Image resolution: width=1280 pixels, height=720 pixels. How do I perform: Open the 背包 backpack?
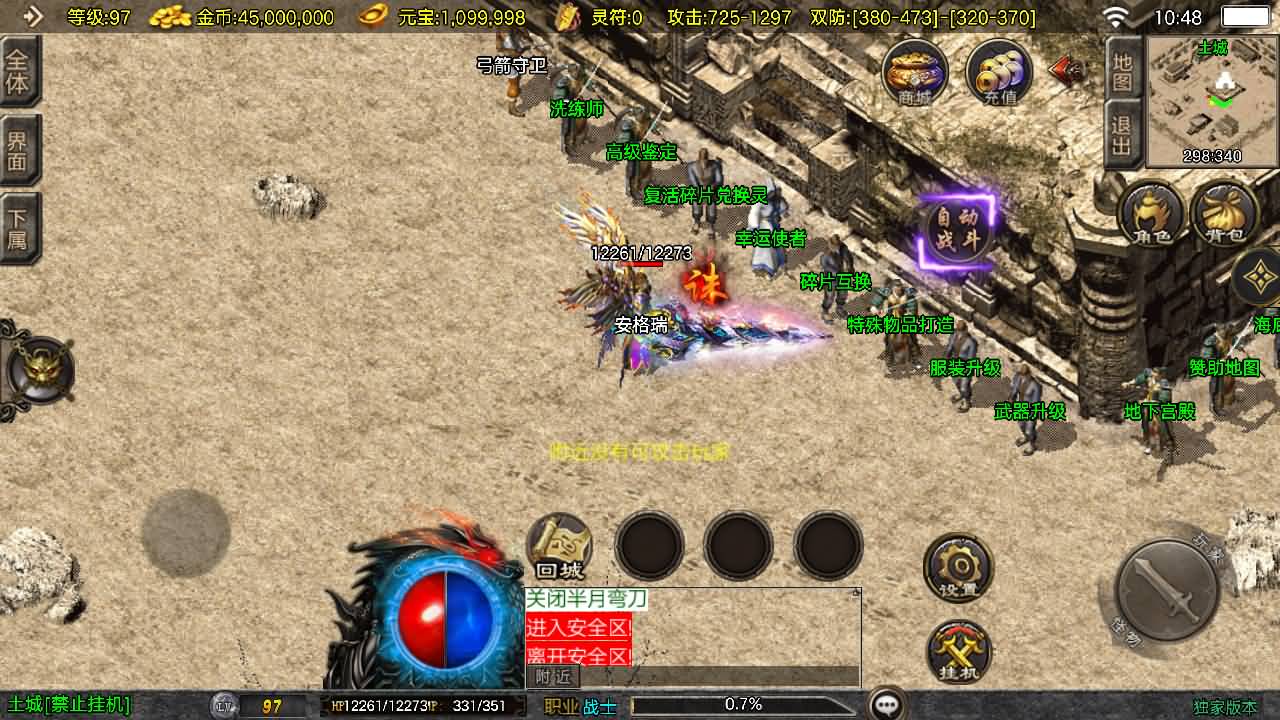1224,214
